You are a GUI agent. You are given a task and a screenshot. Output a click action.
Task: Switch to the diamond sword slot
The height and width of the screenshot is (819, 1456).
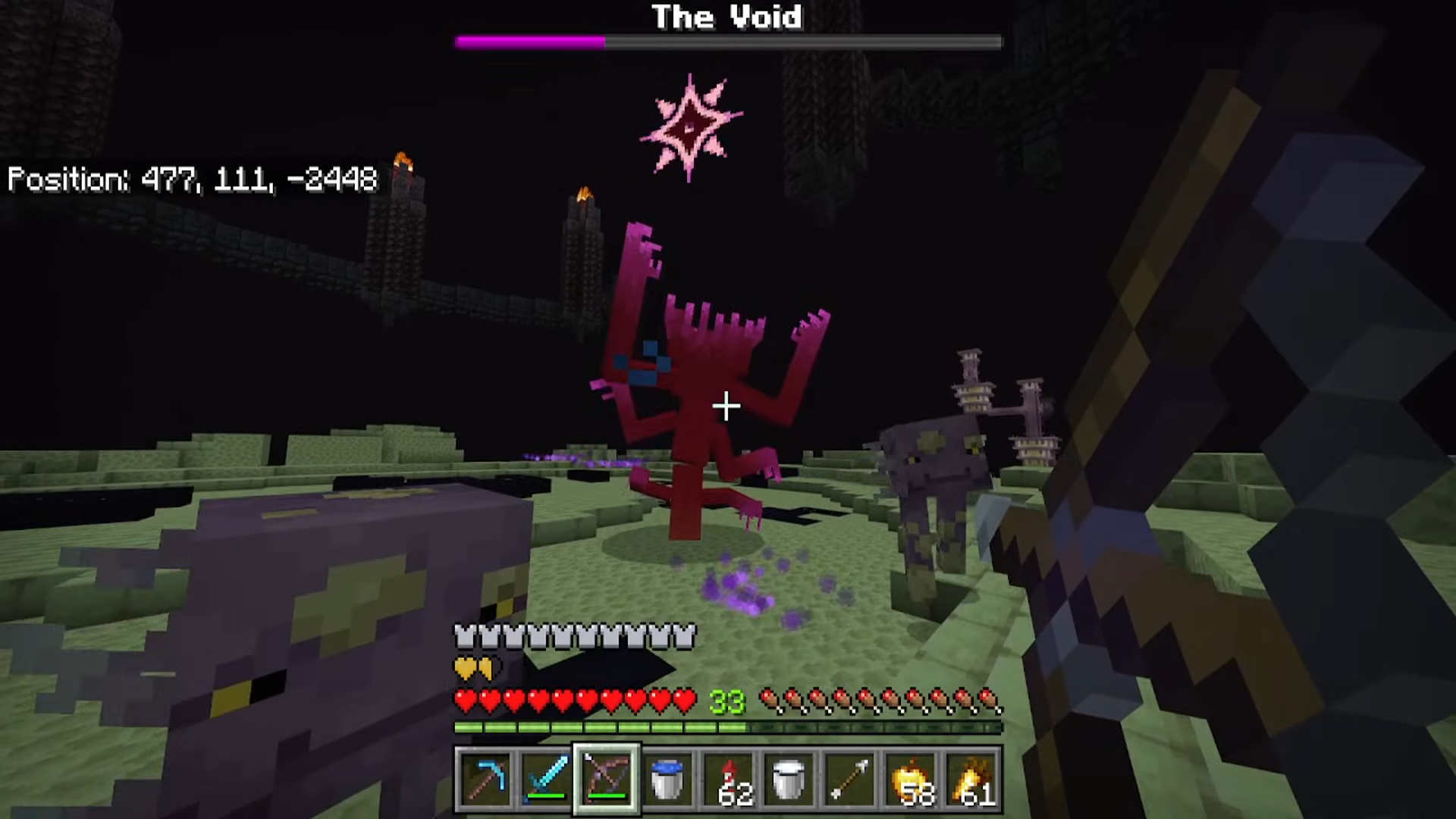546,779
